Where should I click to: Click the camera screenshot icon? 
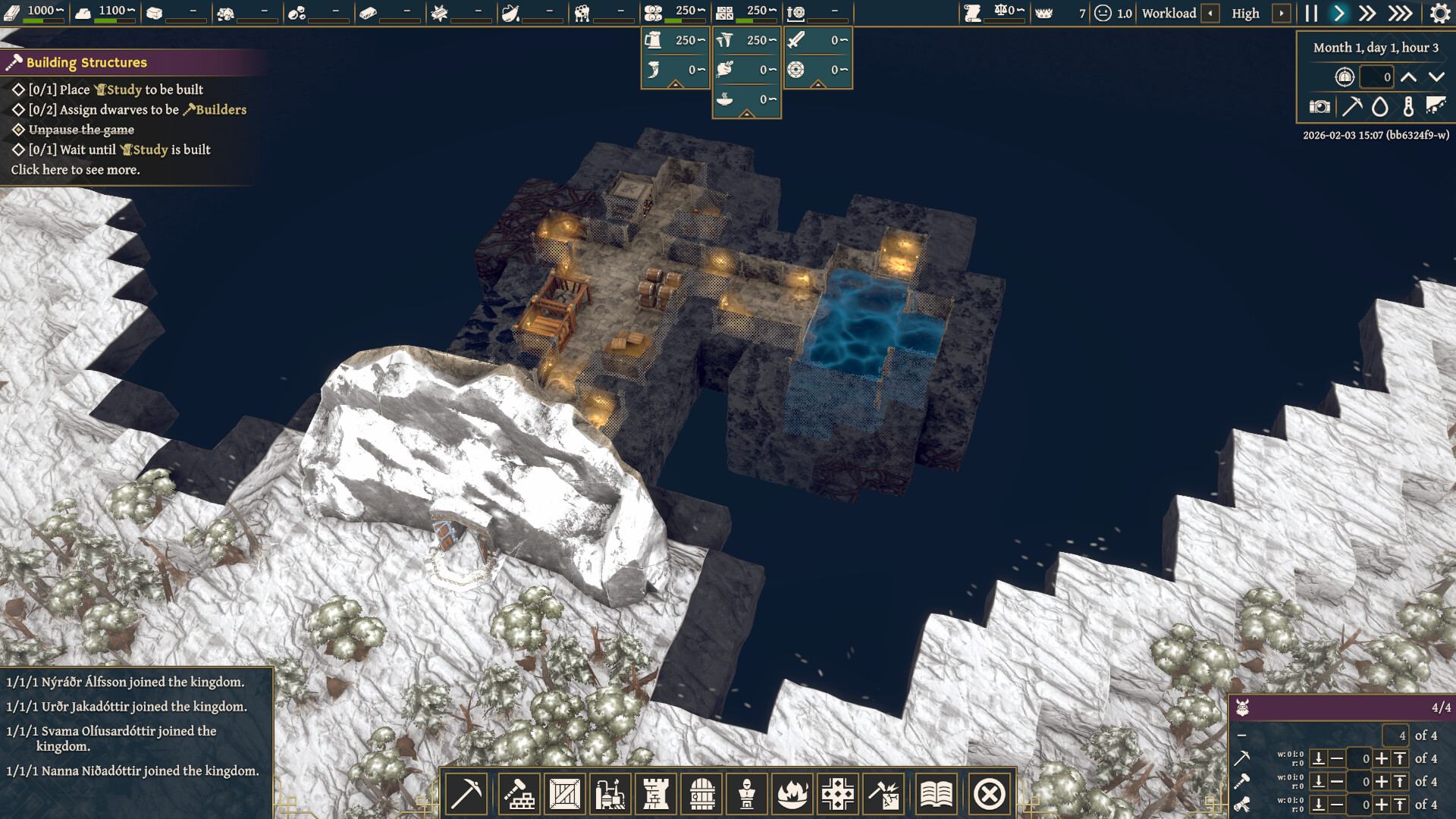pos(1320,107)
